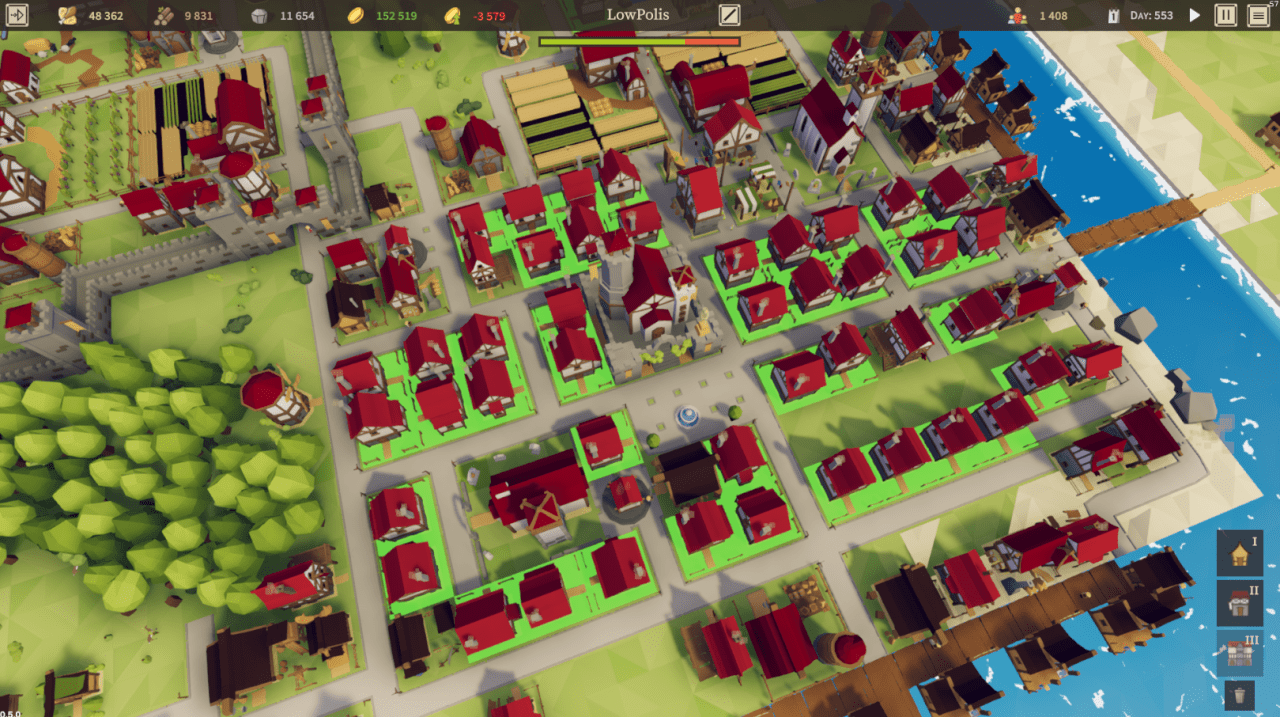
Task: Click the pencil rename city button
Action: click(730, 15)
